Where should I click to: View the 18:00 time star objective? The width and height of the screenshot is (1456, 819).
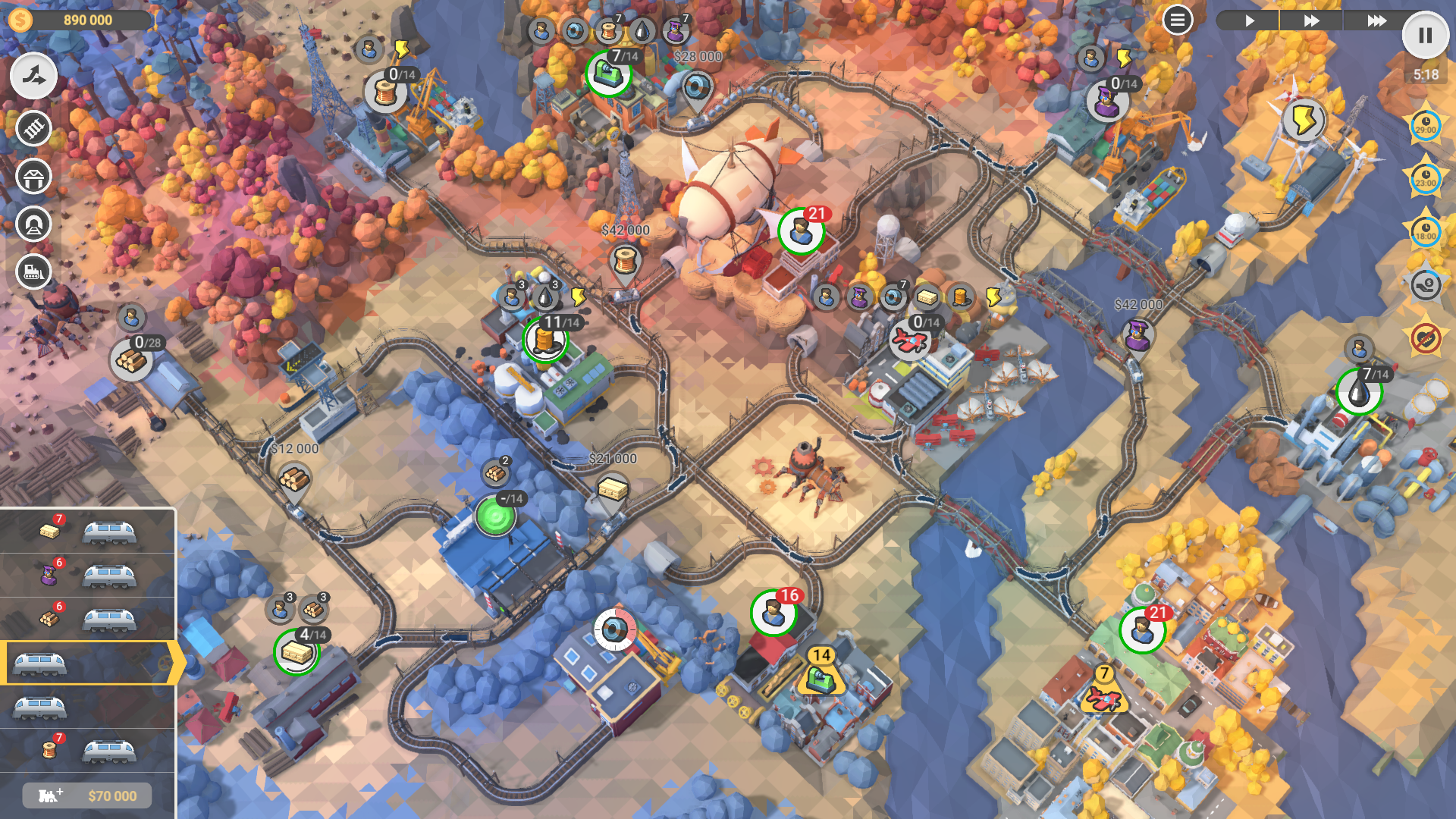point(1425,232)
